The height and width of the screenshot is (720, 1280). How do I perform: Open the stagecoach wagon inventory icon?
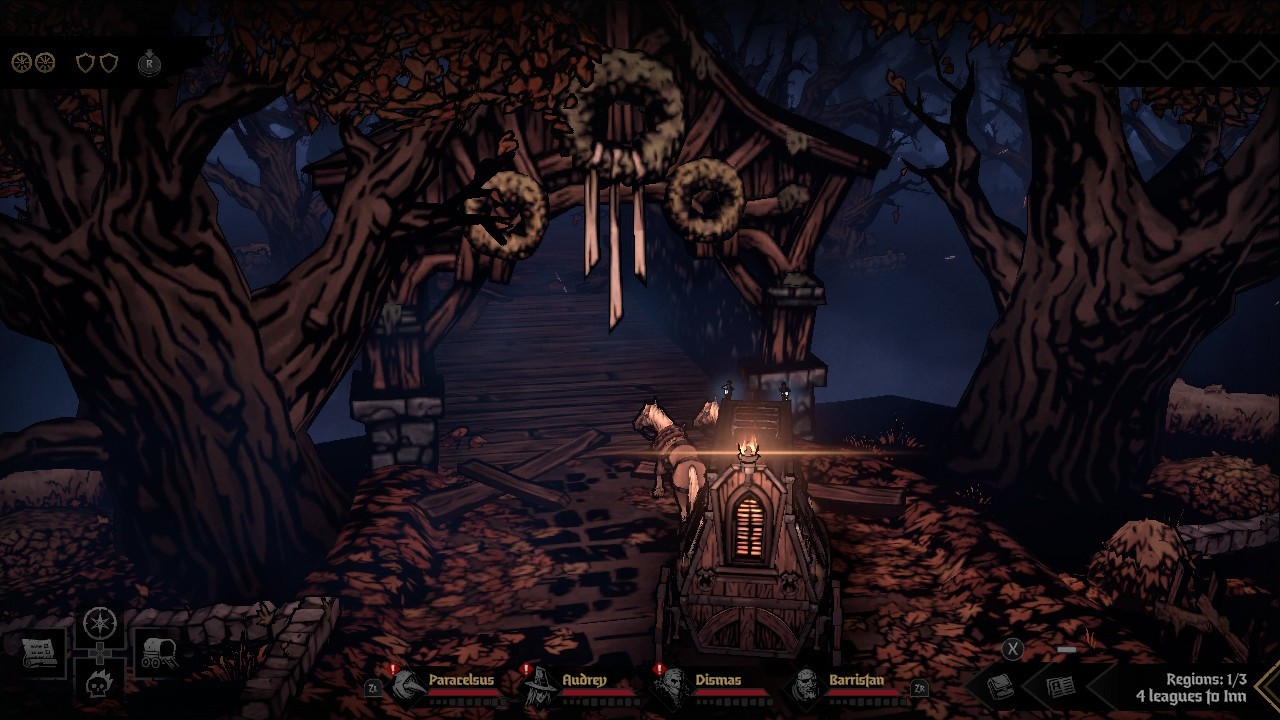click(x=157, y=654)
